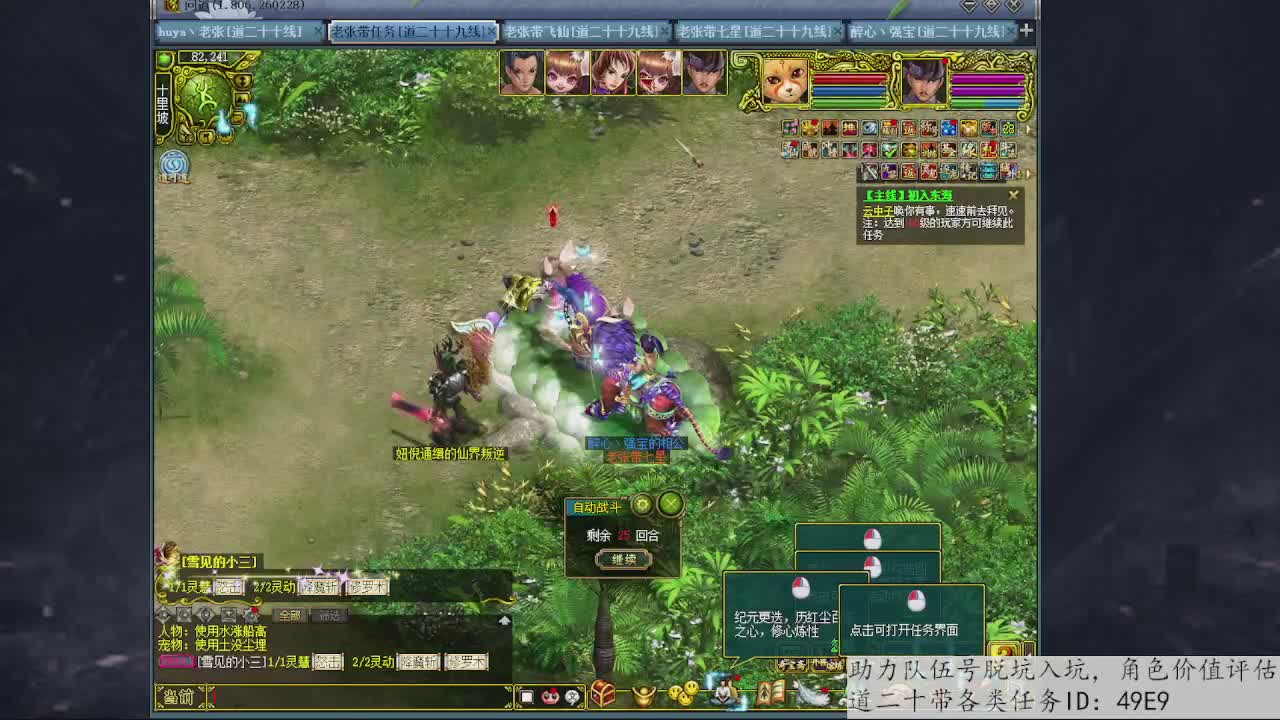Open the gold ingot shop icon
Viewport: 1280px width, 720px height.
tap(644, 694)
